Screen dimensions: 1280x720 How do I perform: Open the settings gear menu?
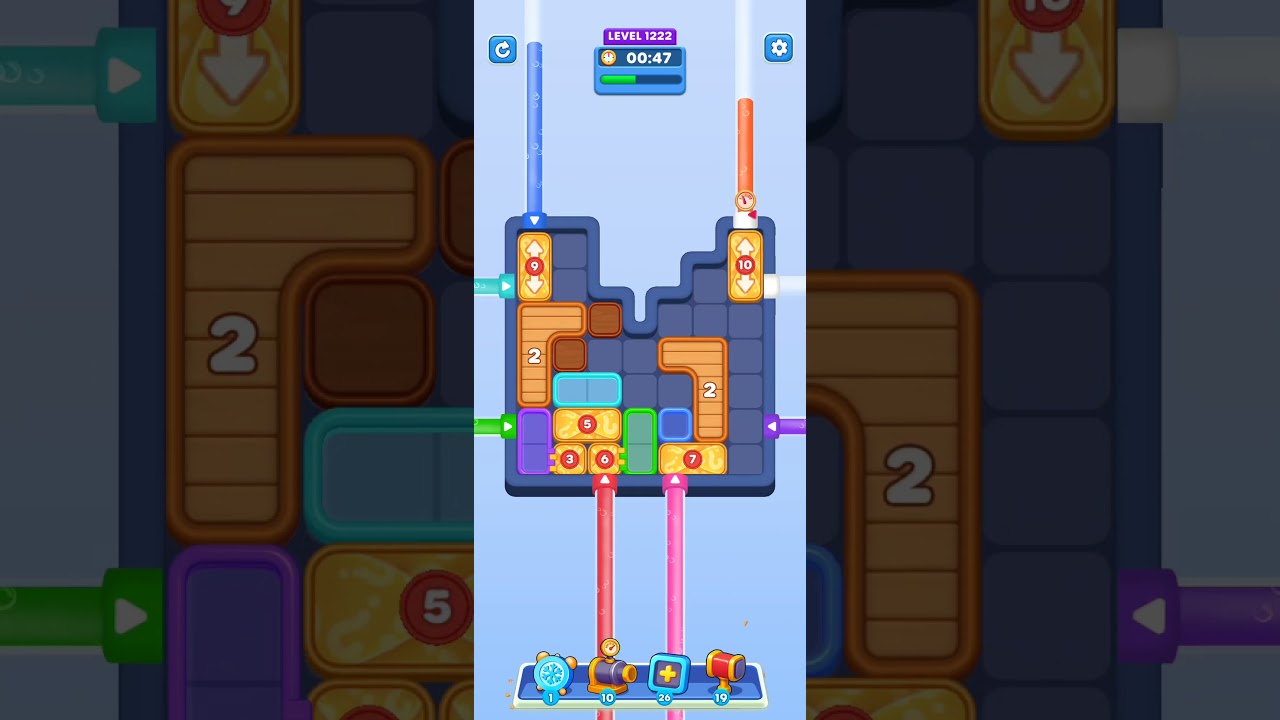pyautogui.click(x=779, y=47)
